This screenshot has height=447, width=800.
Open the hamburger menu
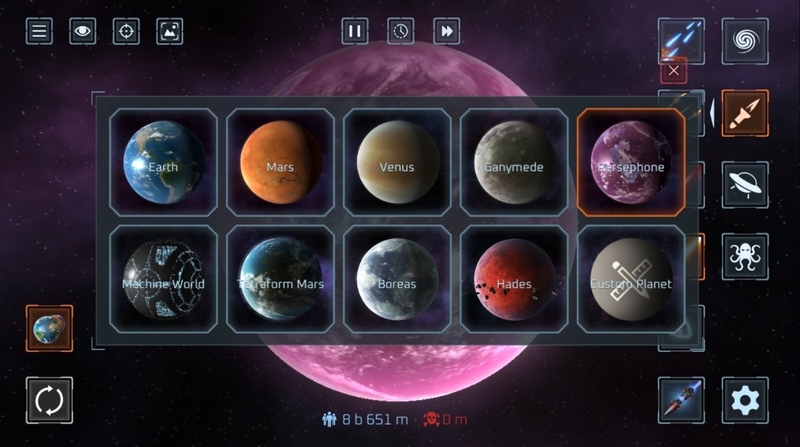pos(39,31)
